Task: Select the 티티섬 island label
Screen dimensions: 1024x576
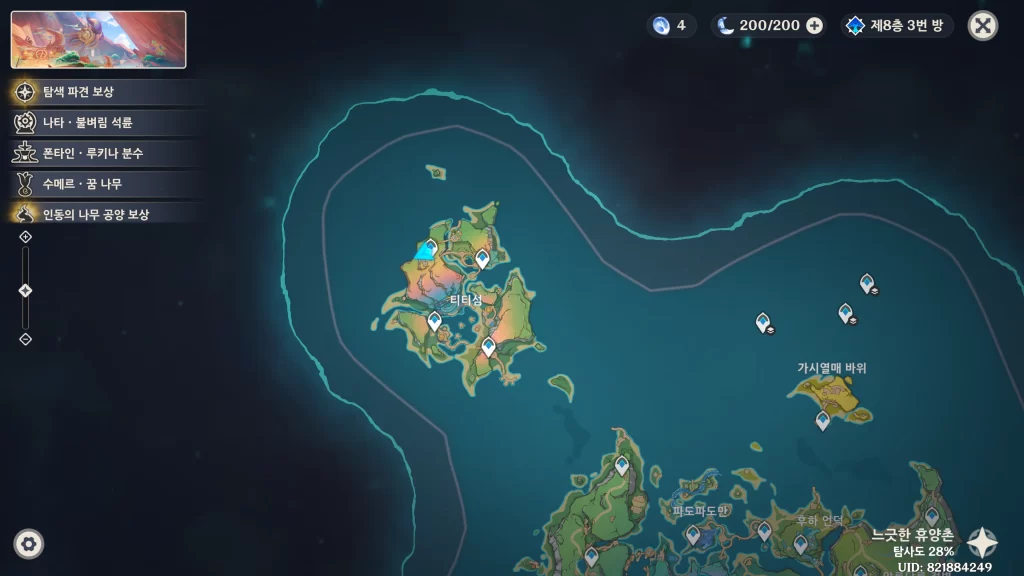Action: [466, 300]
